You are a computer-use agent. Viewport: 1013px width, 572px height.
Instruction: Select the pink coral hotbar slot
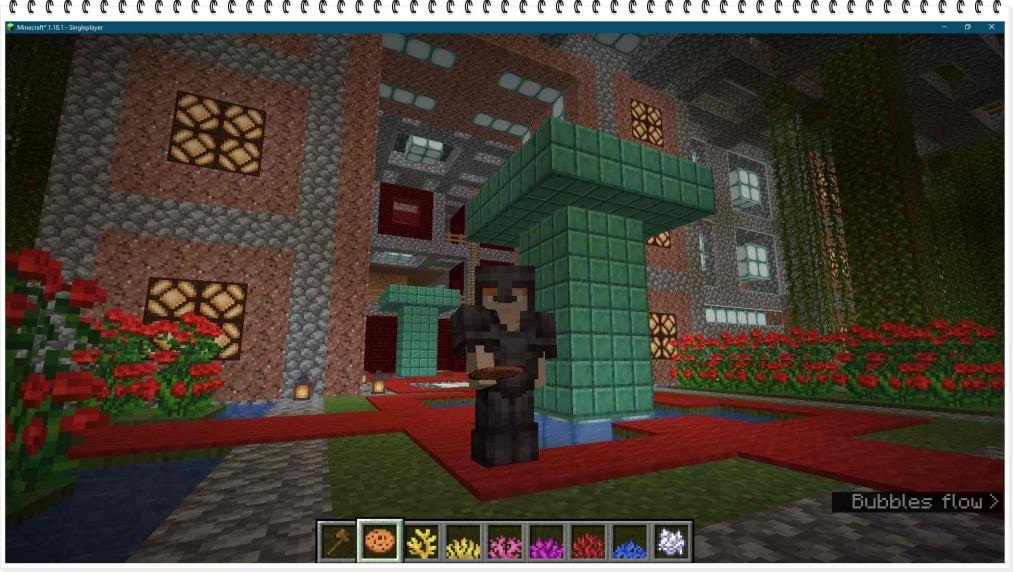[505, 541]
